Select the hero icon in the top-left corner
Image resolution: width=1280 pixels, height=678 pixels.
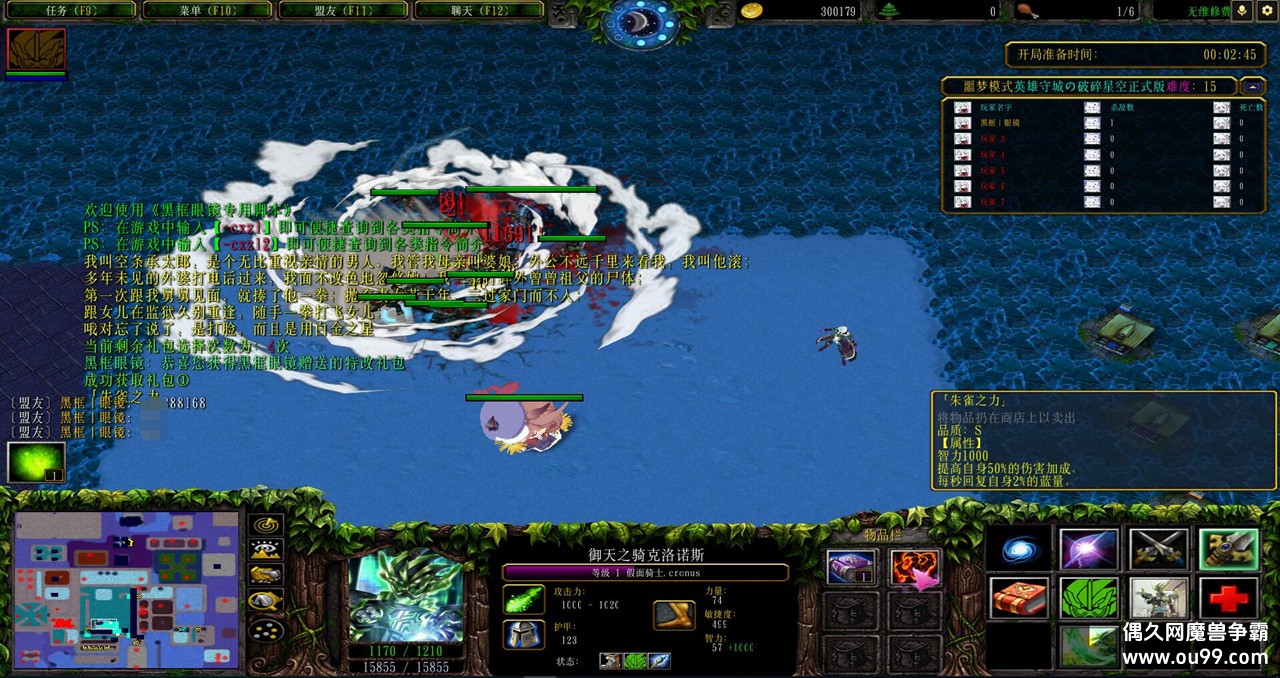pos(36,49)
